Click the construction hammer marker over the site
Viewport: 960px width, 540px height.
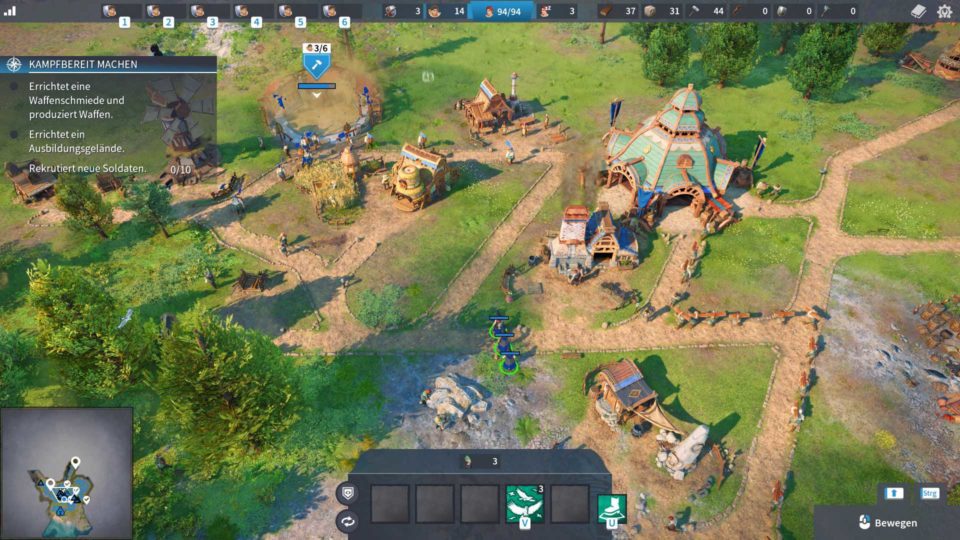coord(317,66)
